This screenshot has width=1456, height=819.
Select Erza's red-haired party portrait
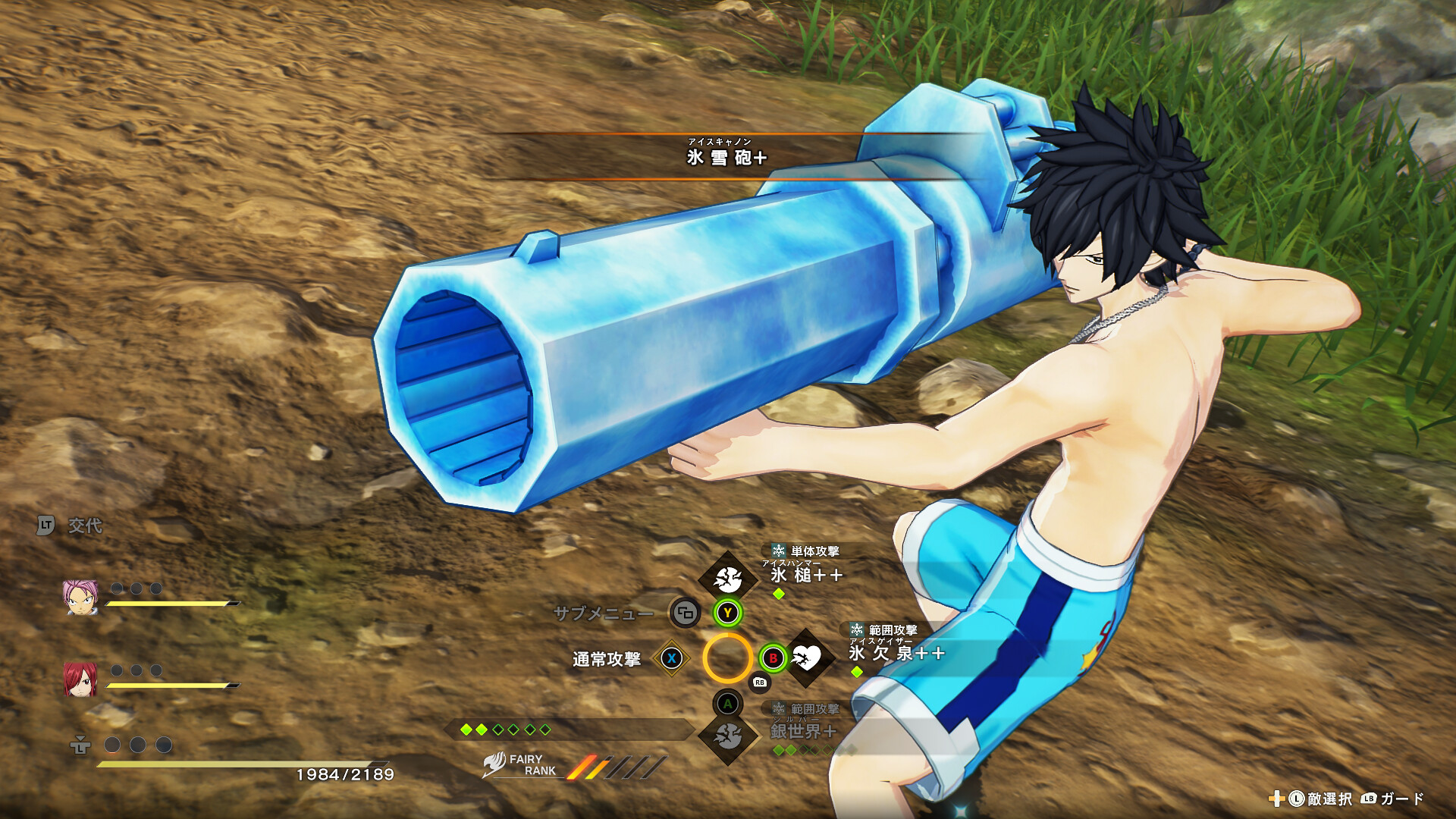tap(80, 679)
